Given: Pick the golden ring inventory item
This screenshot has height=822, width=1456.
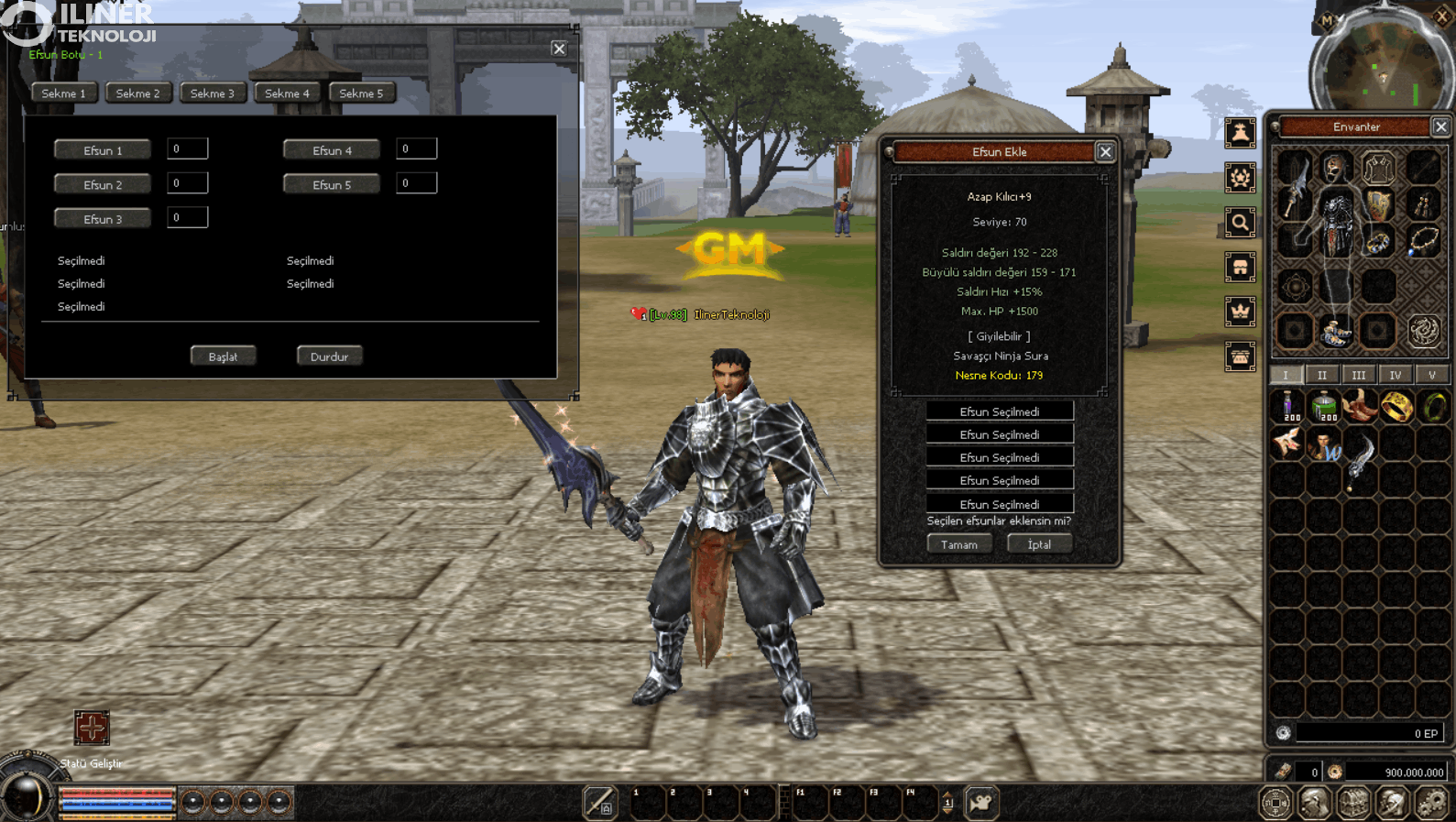Looking at the screenshot, I should point(1396,406).
